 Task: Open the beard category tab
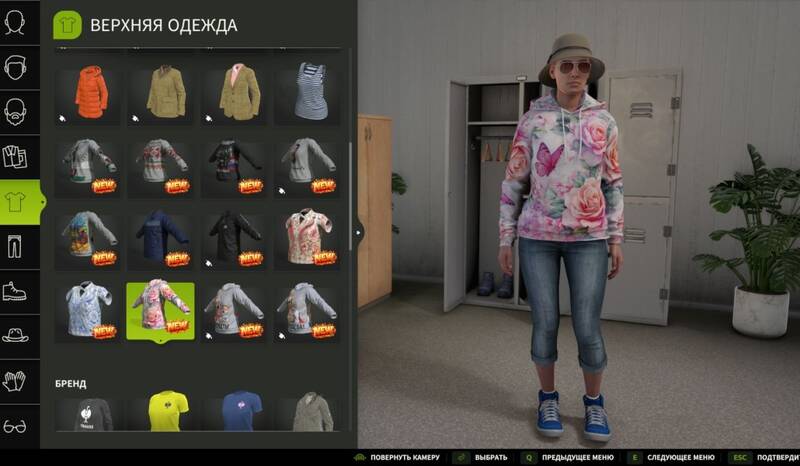[x=16, y=112]
